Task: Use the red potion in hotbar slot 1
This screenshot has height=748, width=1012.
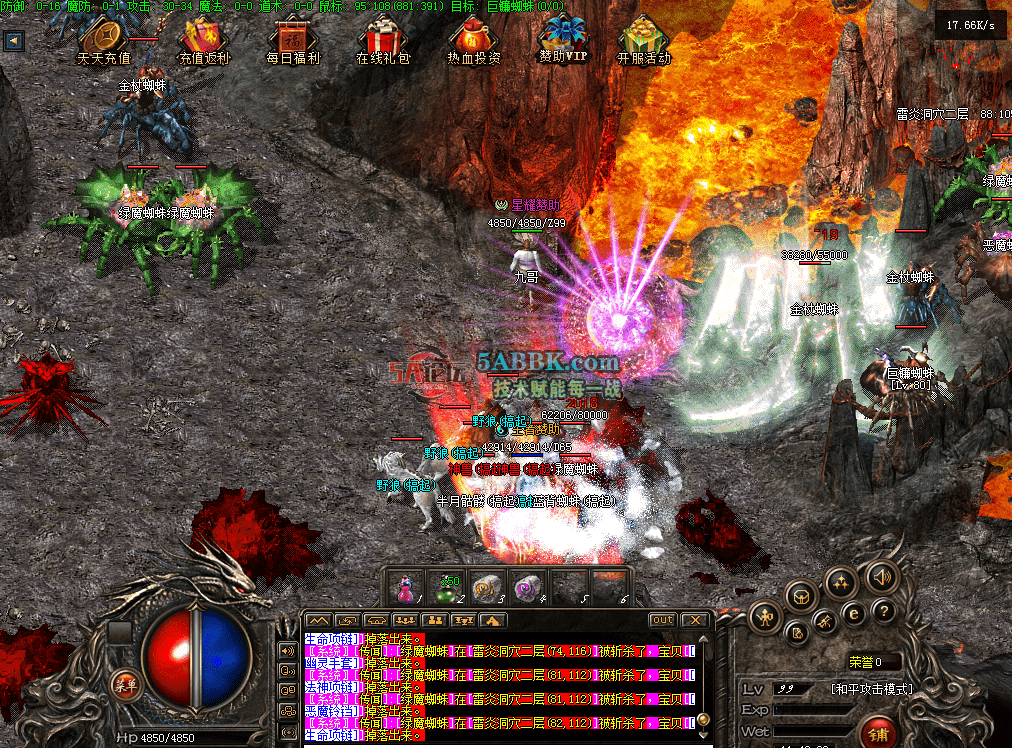Action: coord(407,588)
